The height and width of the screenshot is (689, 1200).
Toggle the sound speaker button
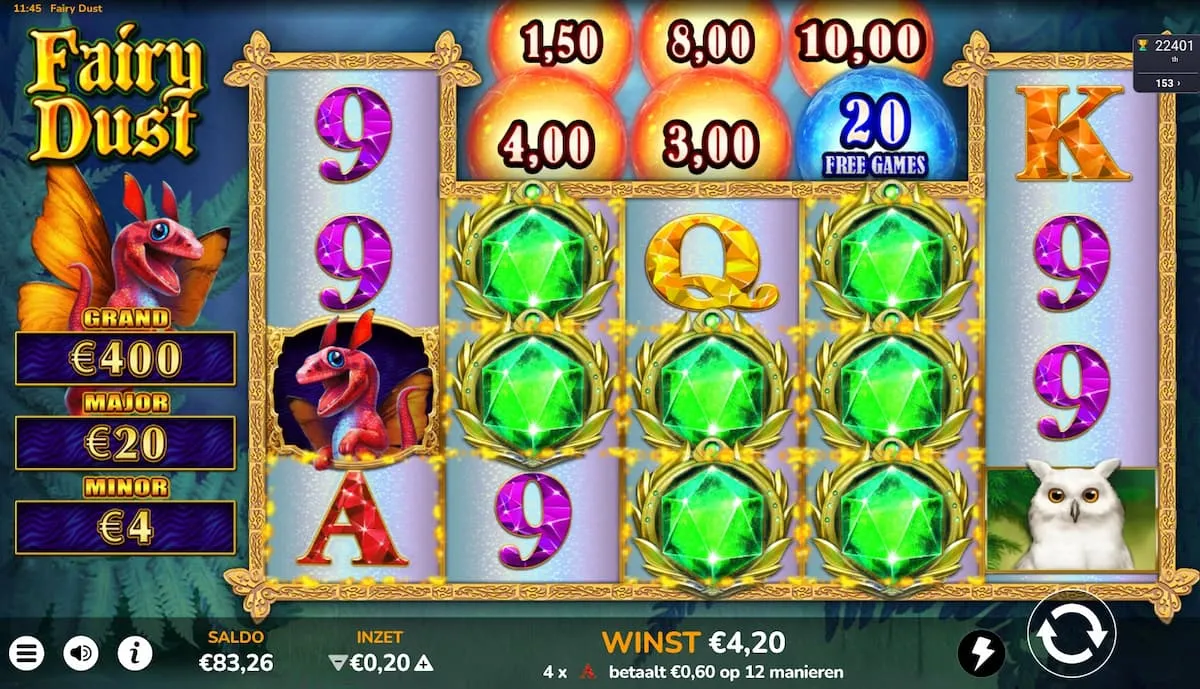click(81, 654)
